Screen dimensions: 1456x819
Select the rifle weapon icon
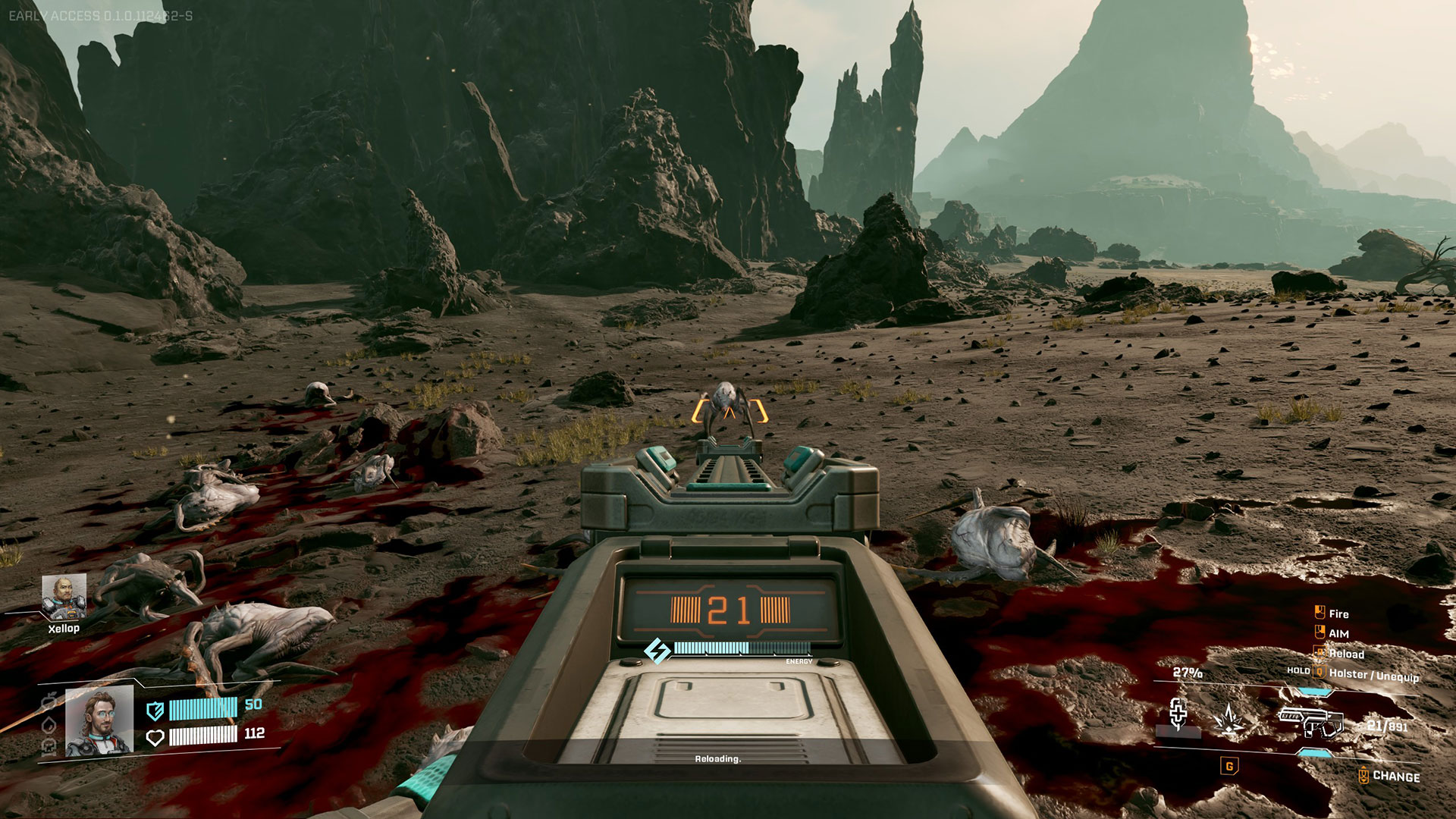pos(1310,721)
